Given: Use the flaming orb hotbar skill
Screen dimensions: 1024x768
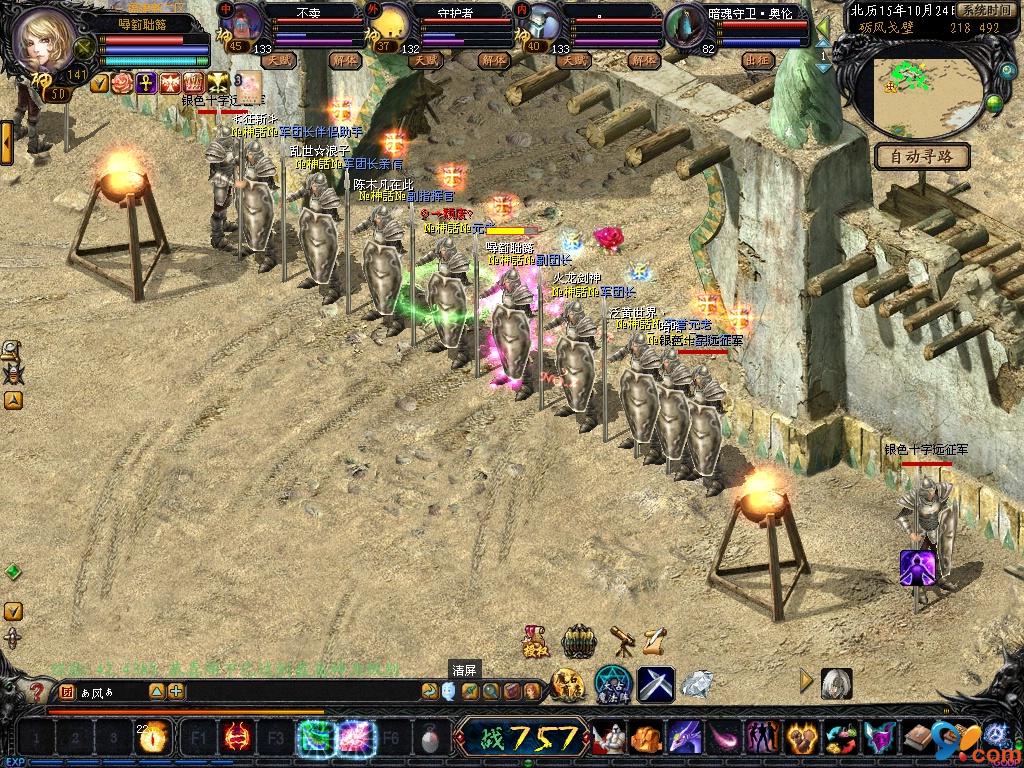Looking at the screenshot, I should (x=154, y=739).
